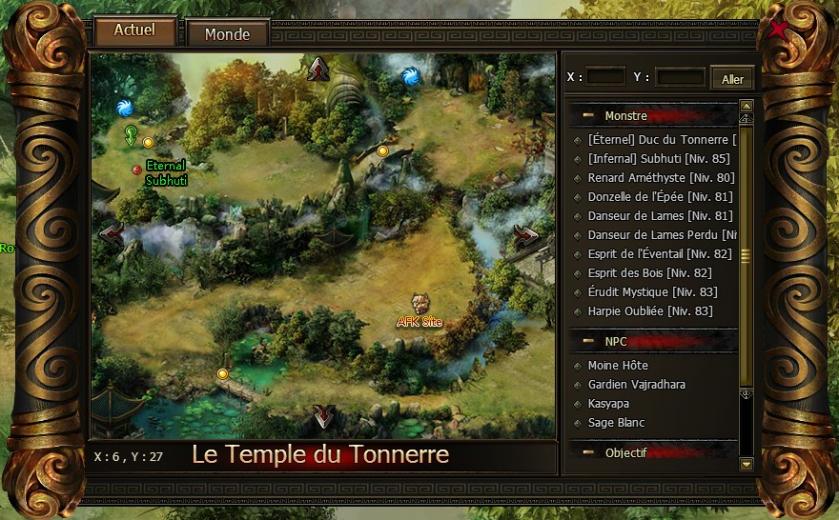Click the scrollbar down arrow
Image resolution: width=839 pixels, height=520 pixels.
746,464
